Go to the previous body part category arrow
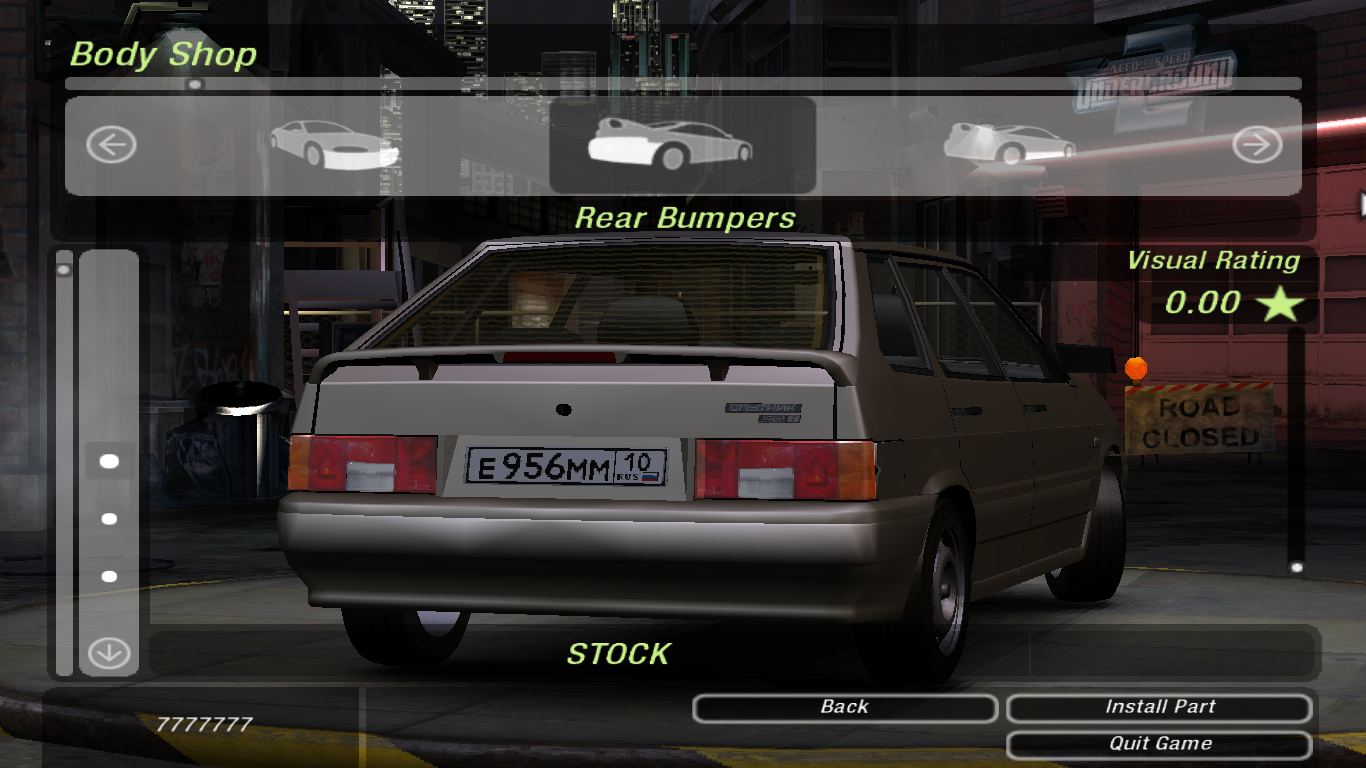Screen dimensions: 1366x768 coord(110,146)
